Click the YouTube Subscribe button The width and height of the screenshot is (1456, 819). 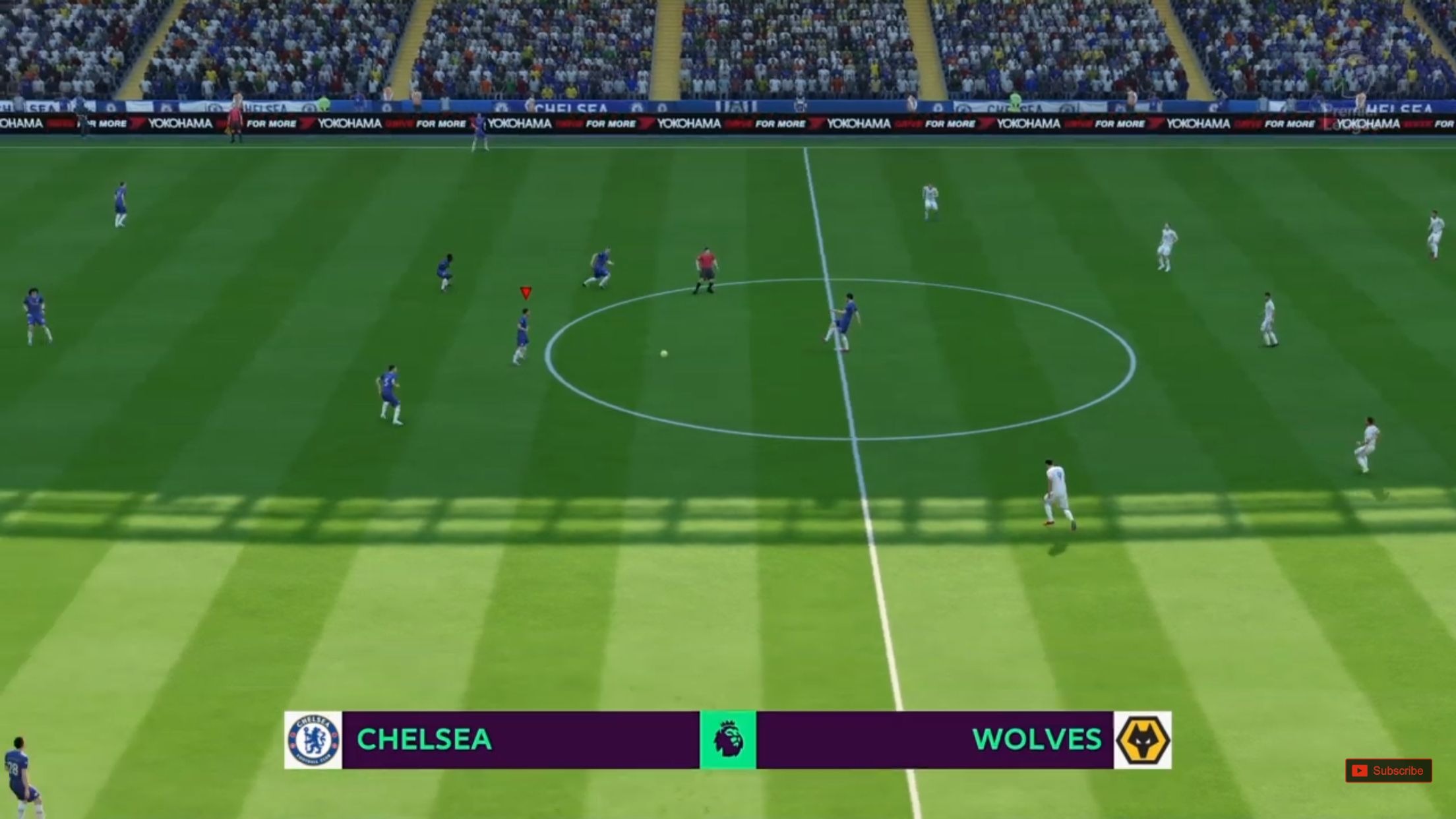tap(1388, 770)
